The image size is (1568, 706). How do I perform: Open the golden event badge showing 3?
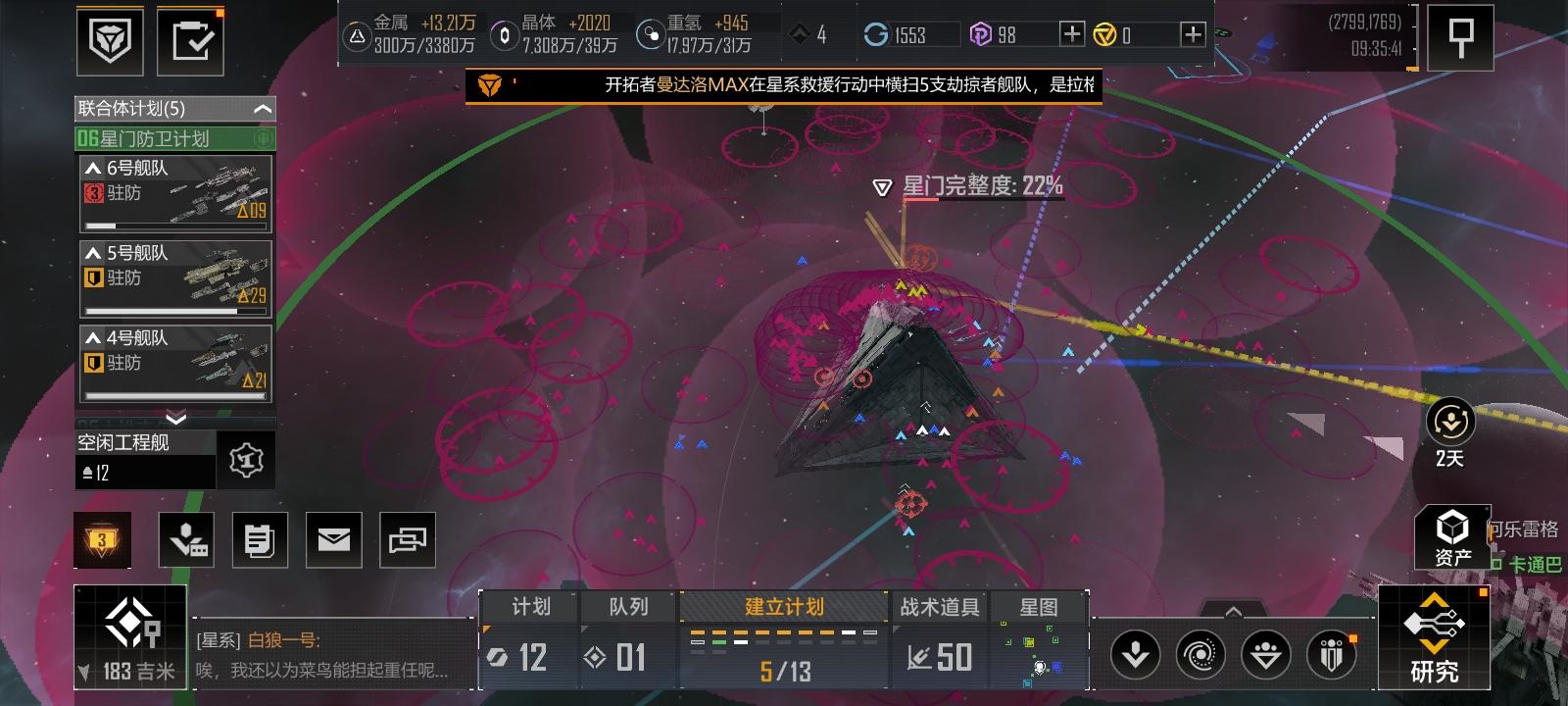pyautogui.click(x=102, y=539)
